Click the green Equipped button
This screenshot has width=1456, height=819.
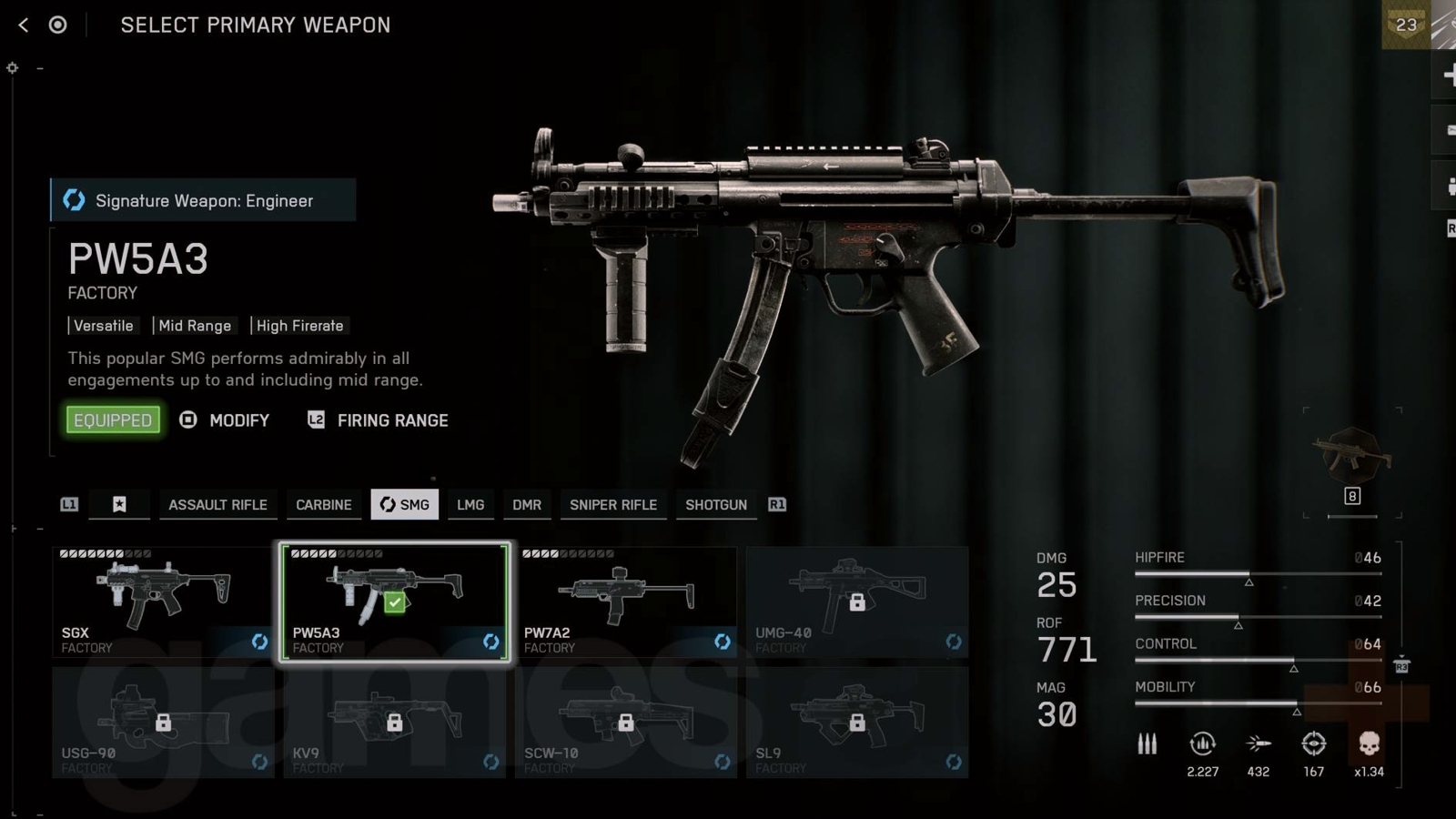(x=113, y=420)
